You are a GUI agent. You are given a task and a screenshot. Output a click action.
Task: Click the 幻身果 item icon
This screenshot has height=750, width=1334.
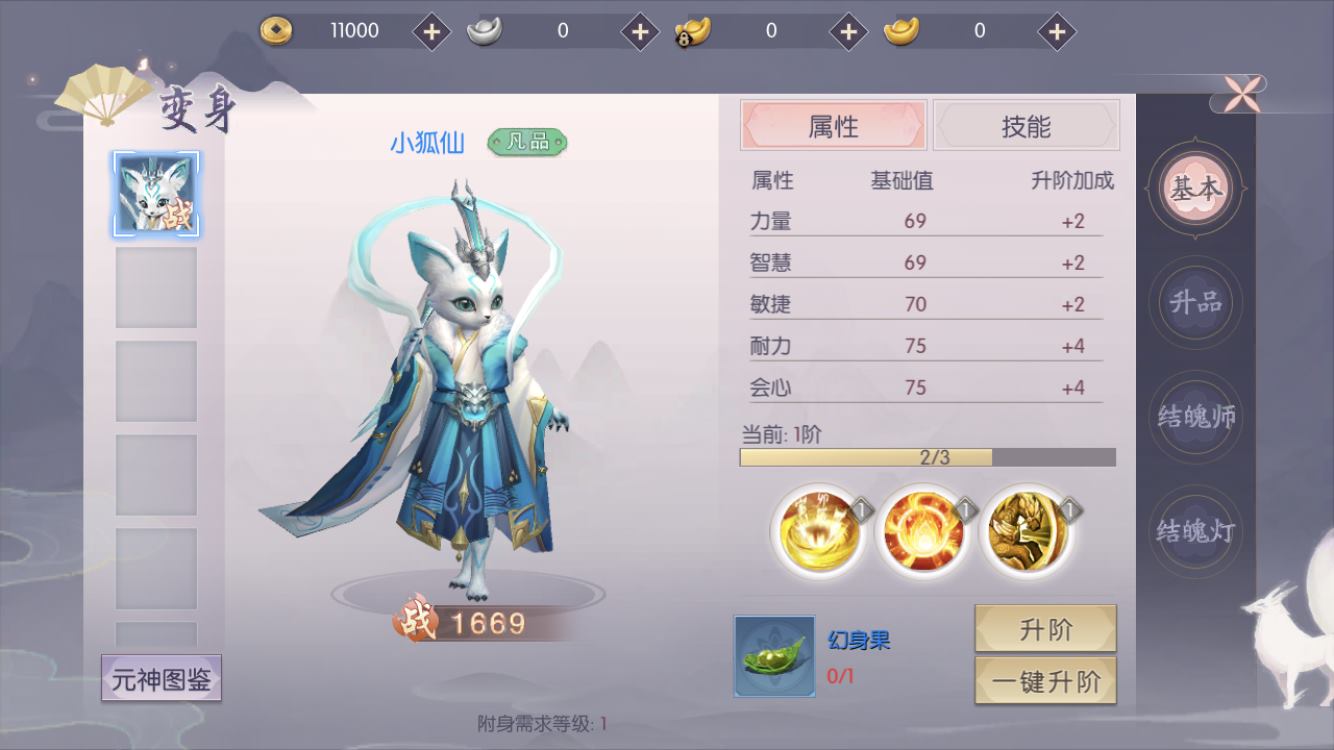pyautogui.click(x=773, y=655)
